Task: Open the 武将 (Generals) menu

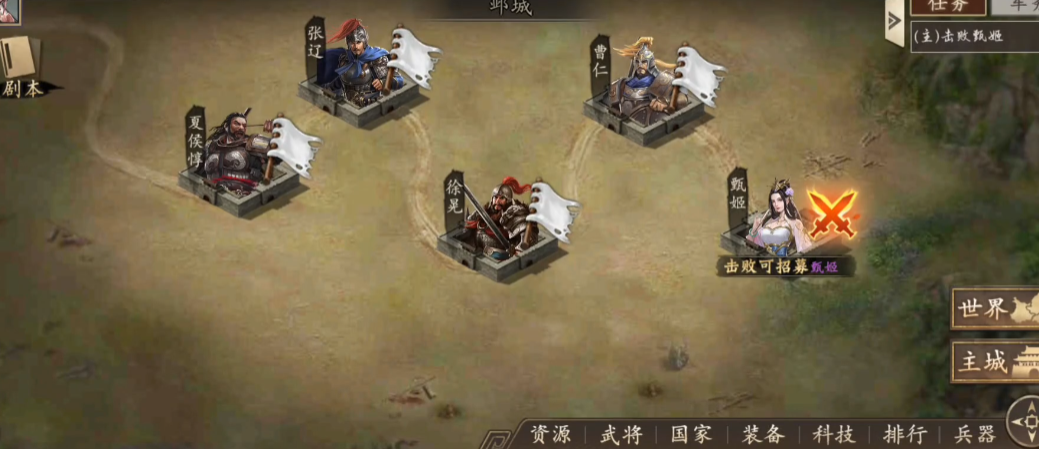Action: pos(621,434)
